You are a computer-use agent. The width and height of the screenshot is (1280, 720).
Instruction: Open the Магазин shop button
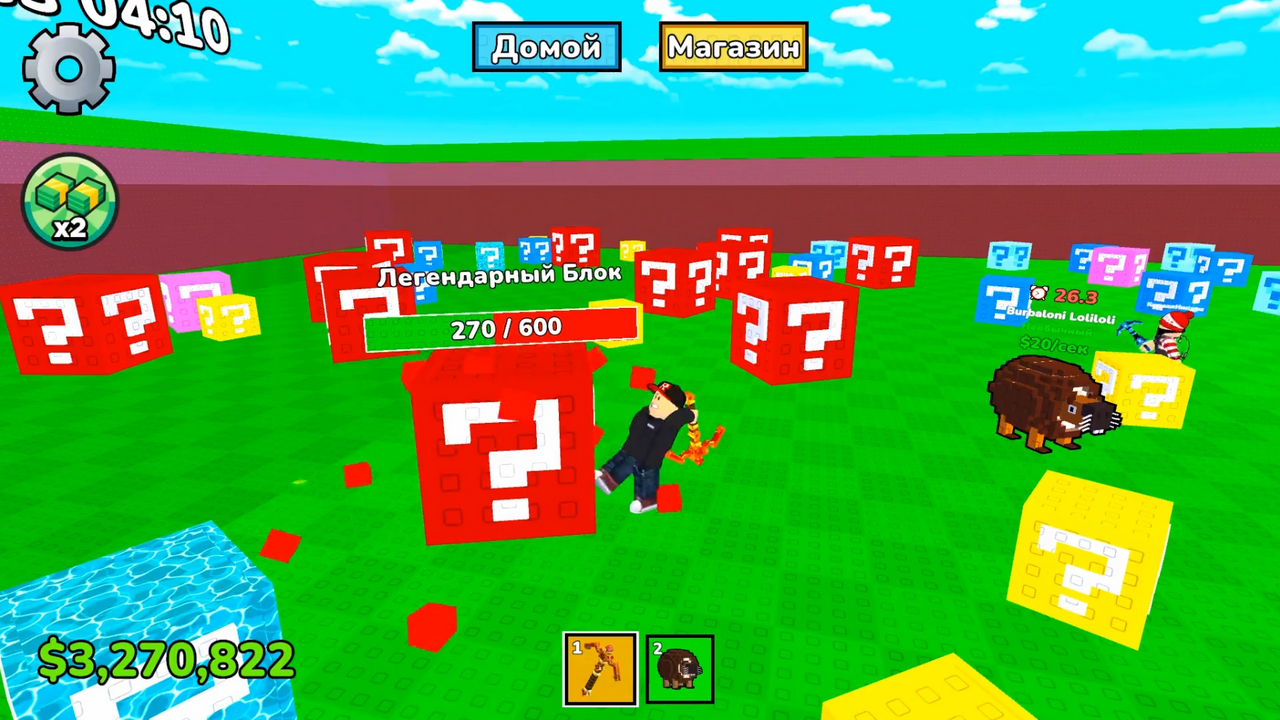(x=733, y=46)
